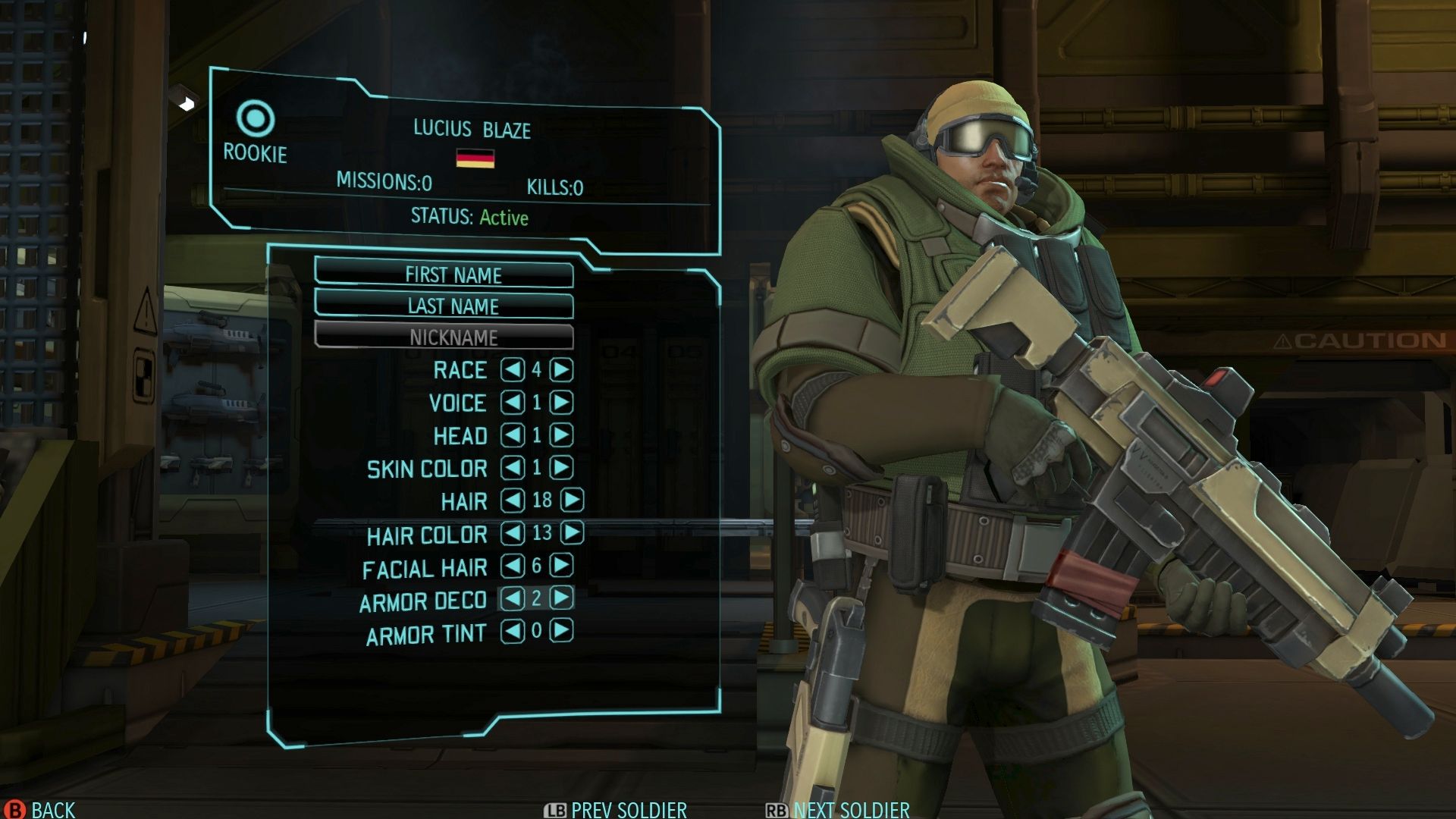Select the next Facial Hair style
Viewport: 1456px width, 819px height.
point(561,565)
